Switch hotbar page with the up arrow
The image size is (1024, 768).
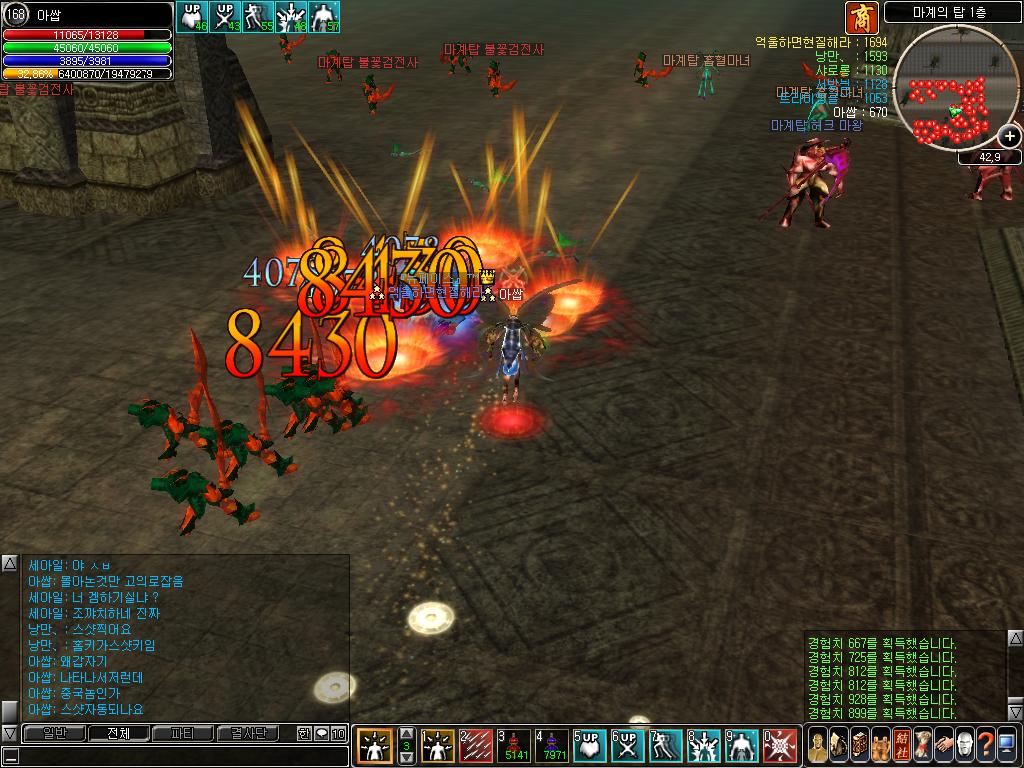coord(406,733)
